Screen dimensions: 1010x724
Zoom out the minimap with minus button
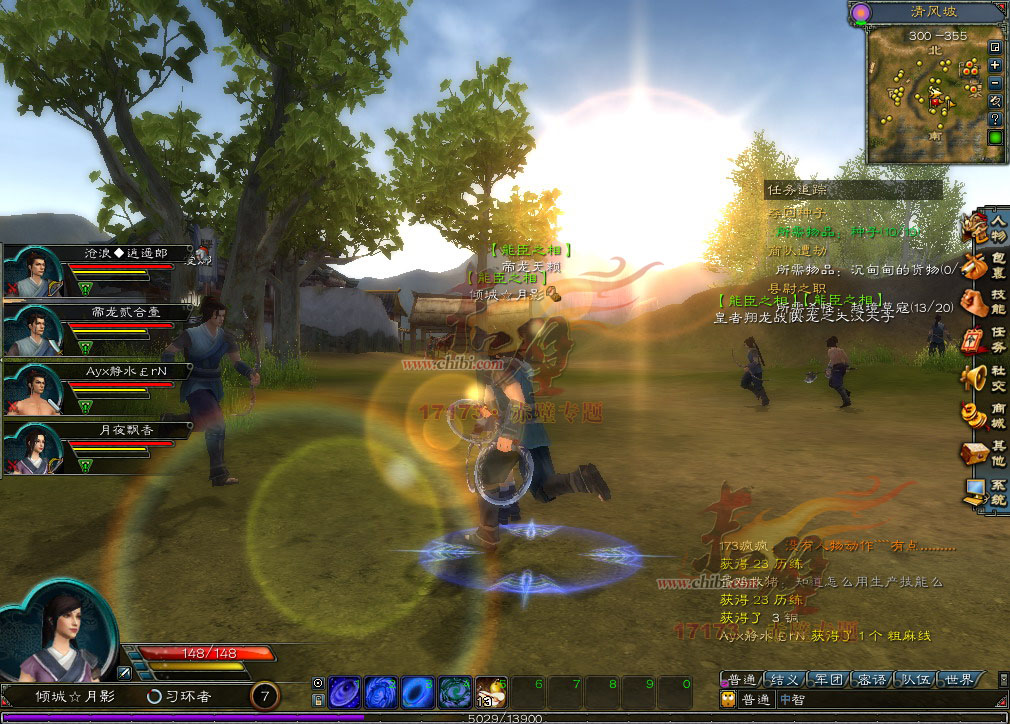(995, 83)
